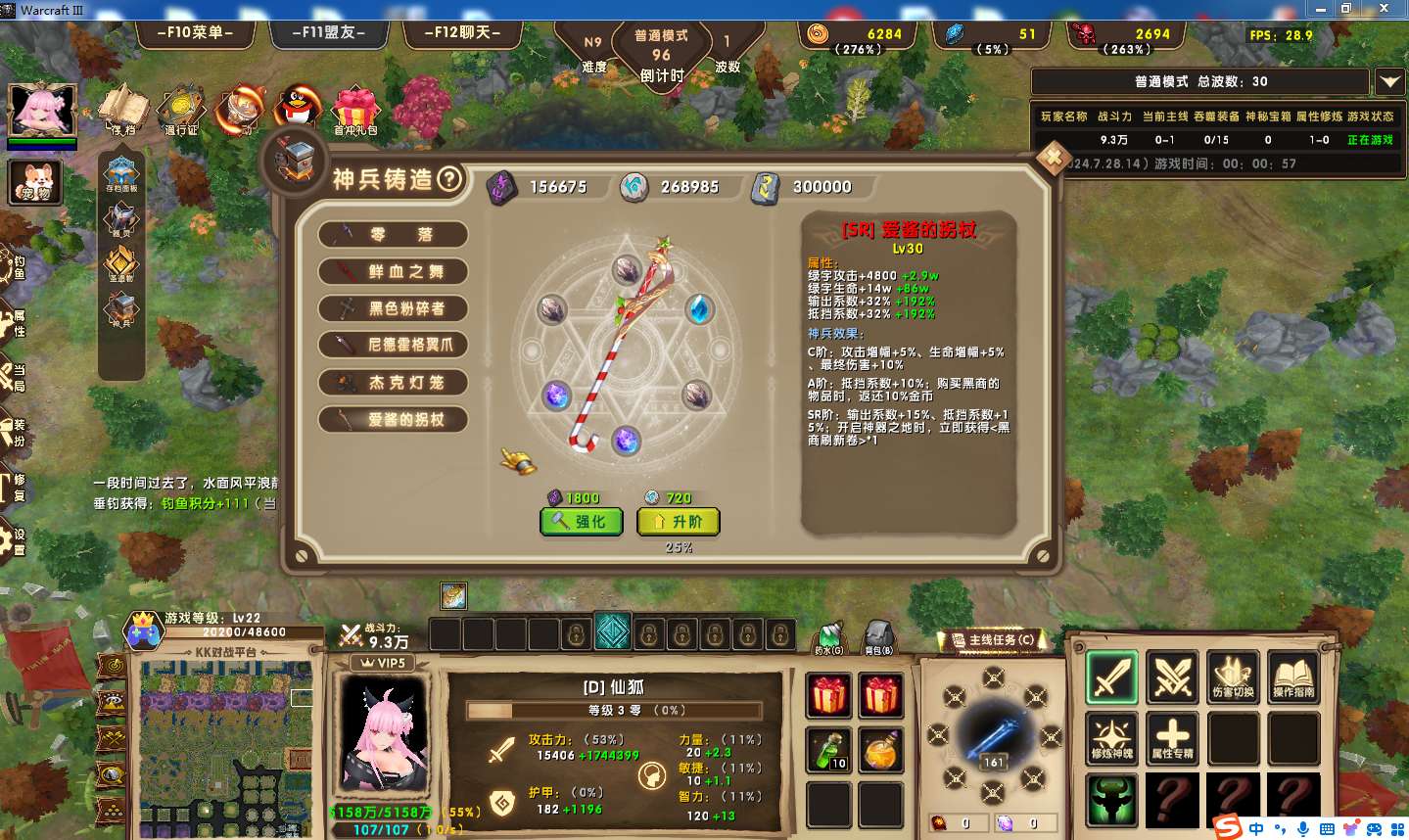The width and height of the screenshot is (1409, 840).
Task: Open the 神兵铸造 help question mark
Action: (x=448, y=179)
